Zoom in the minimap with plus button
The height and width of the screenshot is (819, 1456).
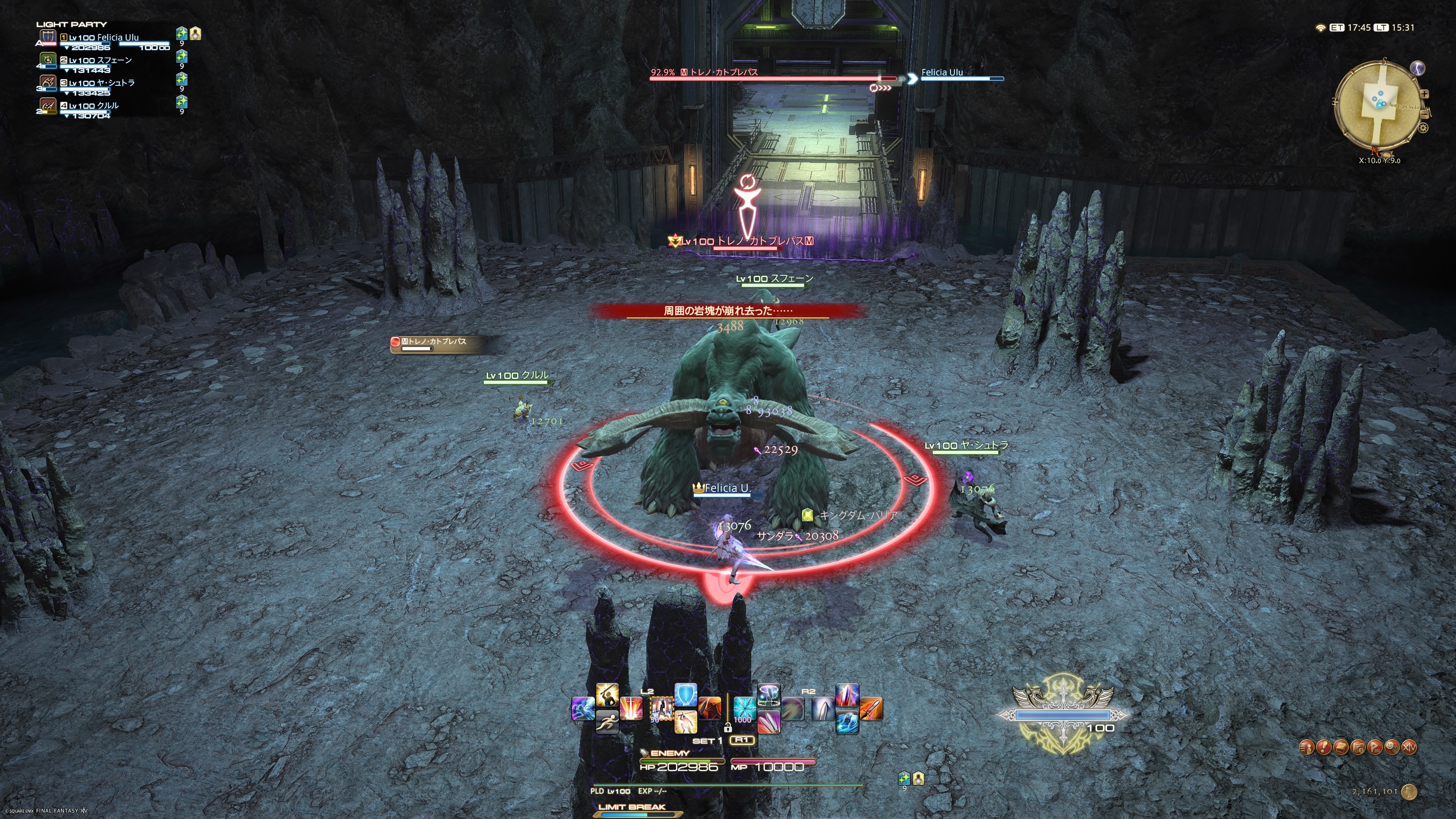pyautogui.click(x=1425, y=94)
